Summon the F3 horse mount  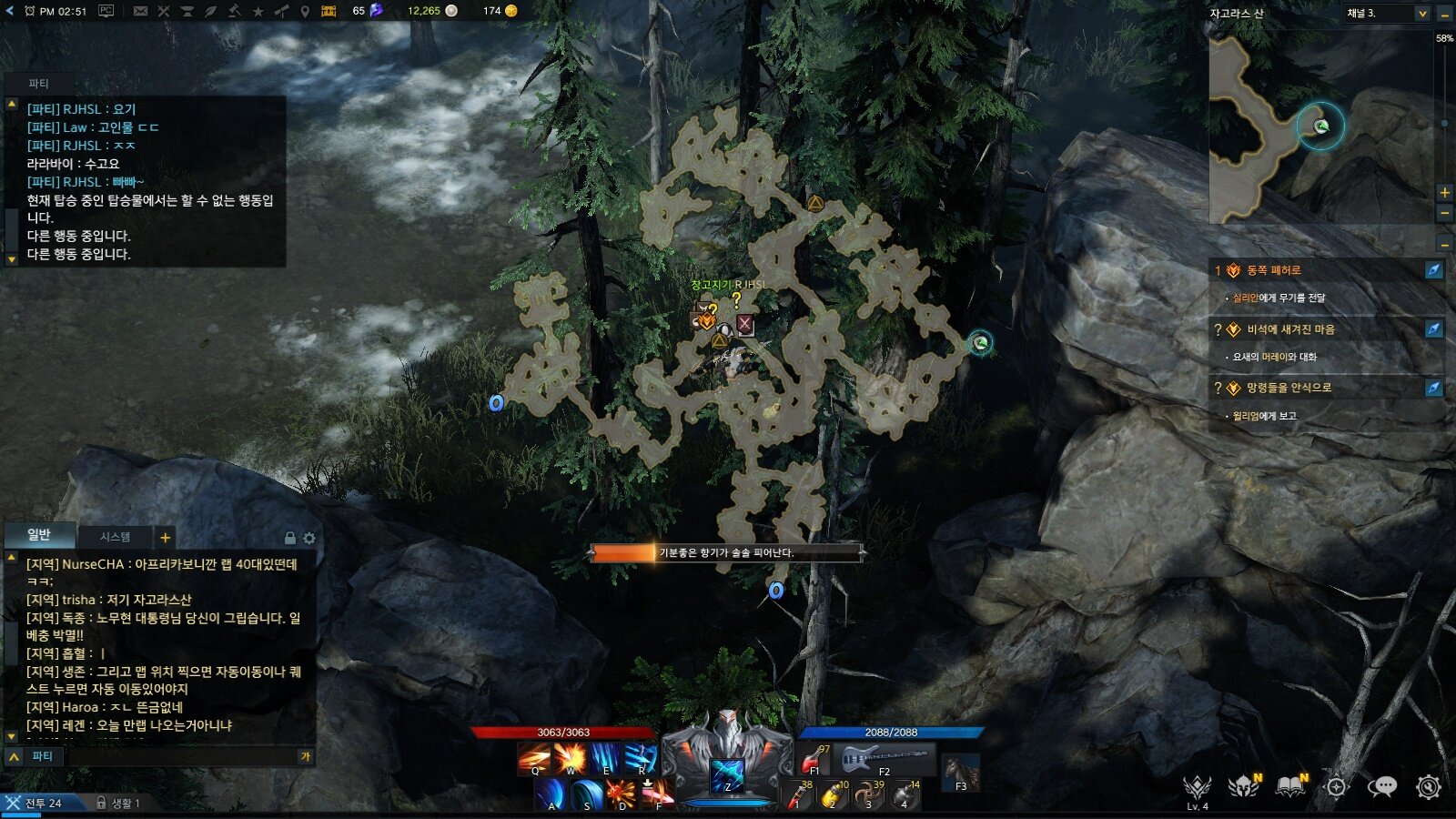tap(960, 773)
